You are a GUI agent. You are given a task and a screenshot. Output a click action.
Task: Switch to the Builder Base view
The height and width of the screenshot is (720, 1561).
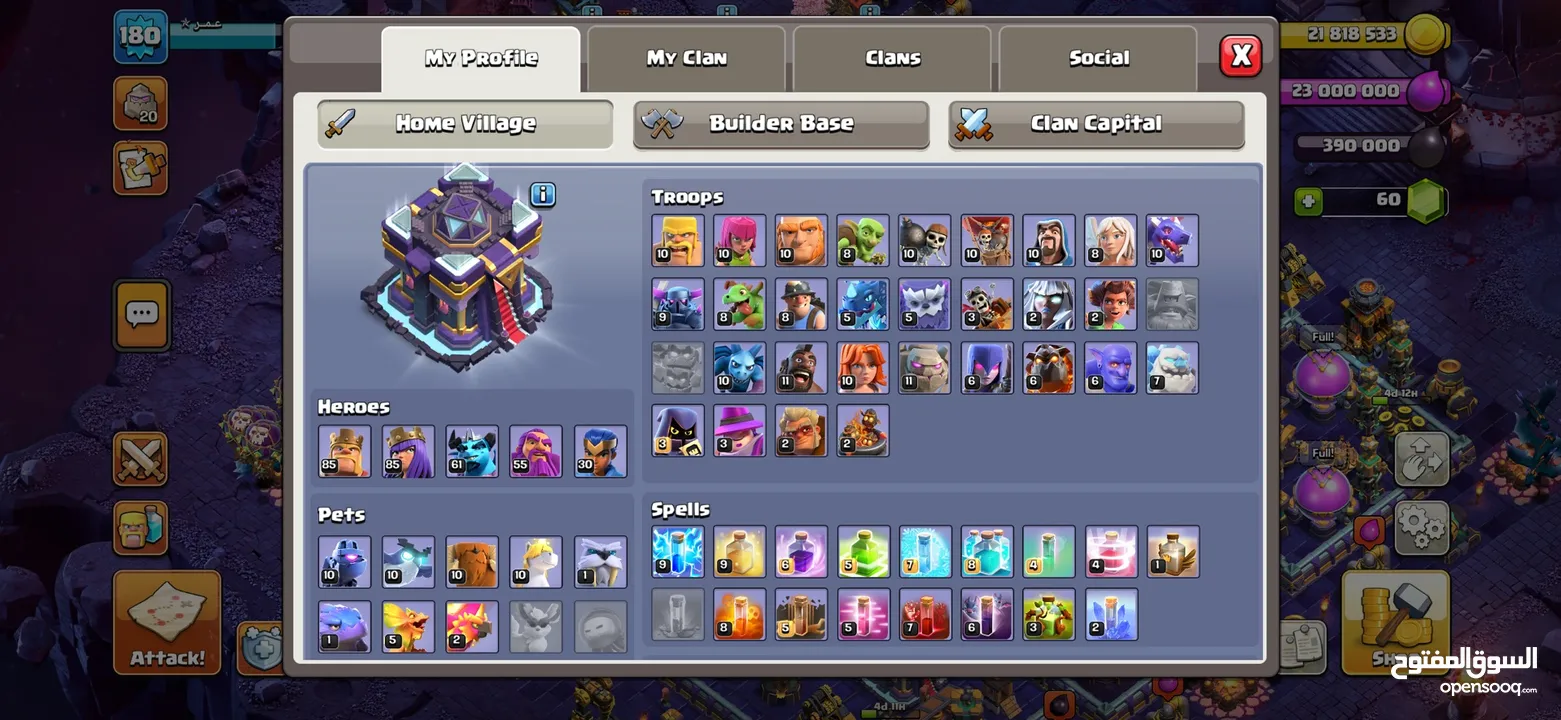point(780,123)
